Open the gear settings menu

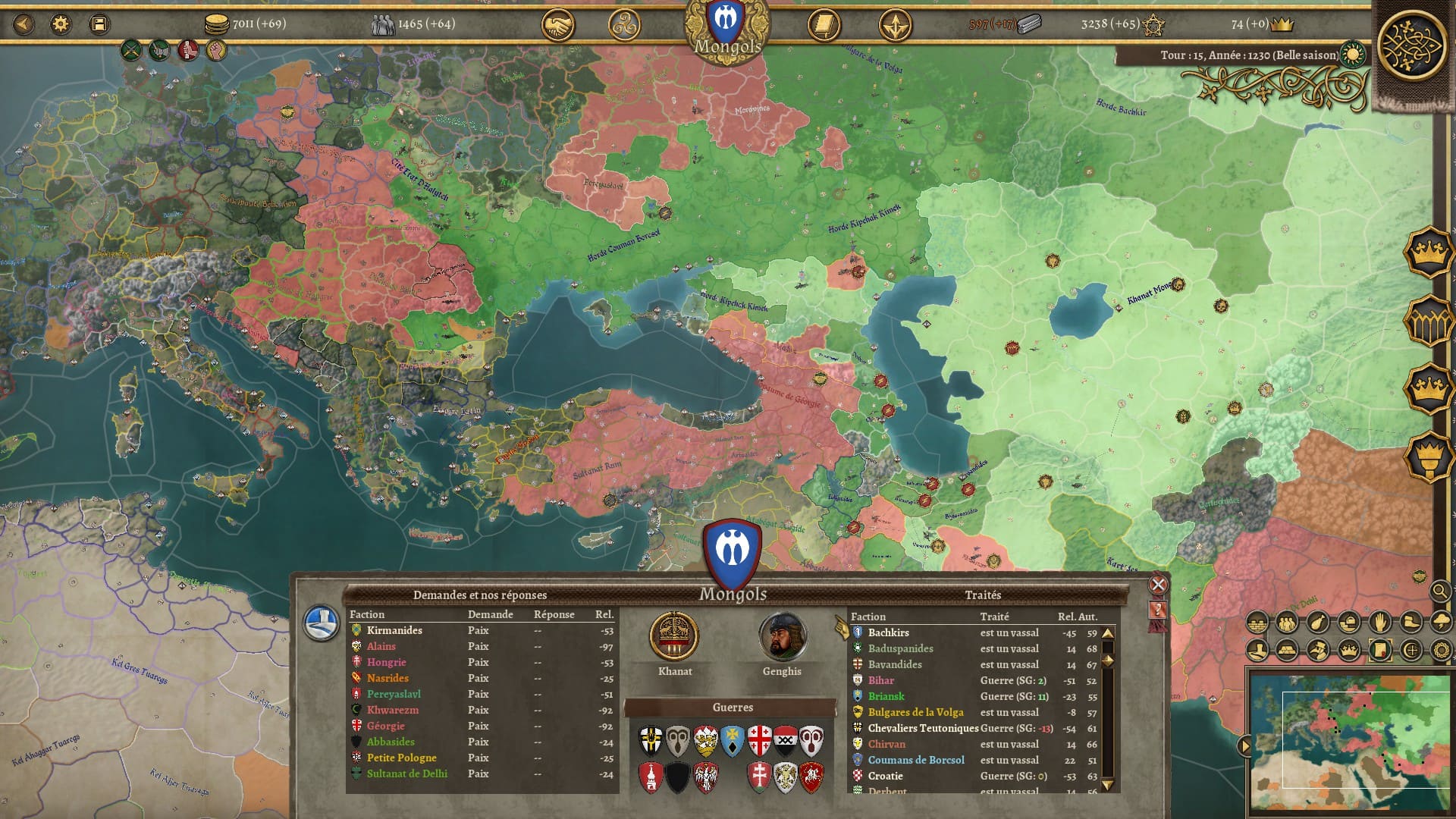pyautogui.click(x=61, y=24)
